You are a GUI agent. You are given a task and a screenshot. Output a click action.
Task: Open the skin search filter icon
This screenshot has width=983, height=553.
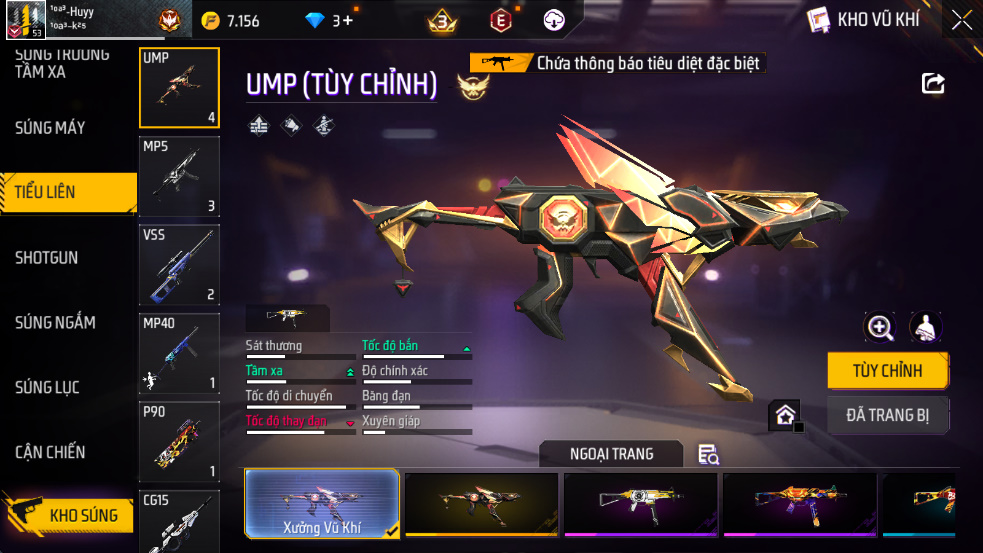(708, 455)
